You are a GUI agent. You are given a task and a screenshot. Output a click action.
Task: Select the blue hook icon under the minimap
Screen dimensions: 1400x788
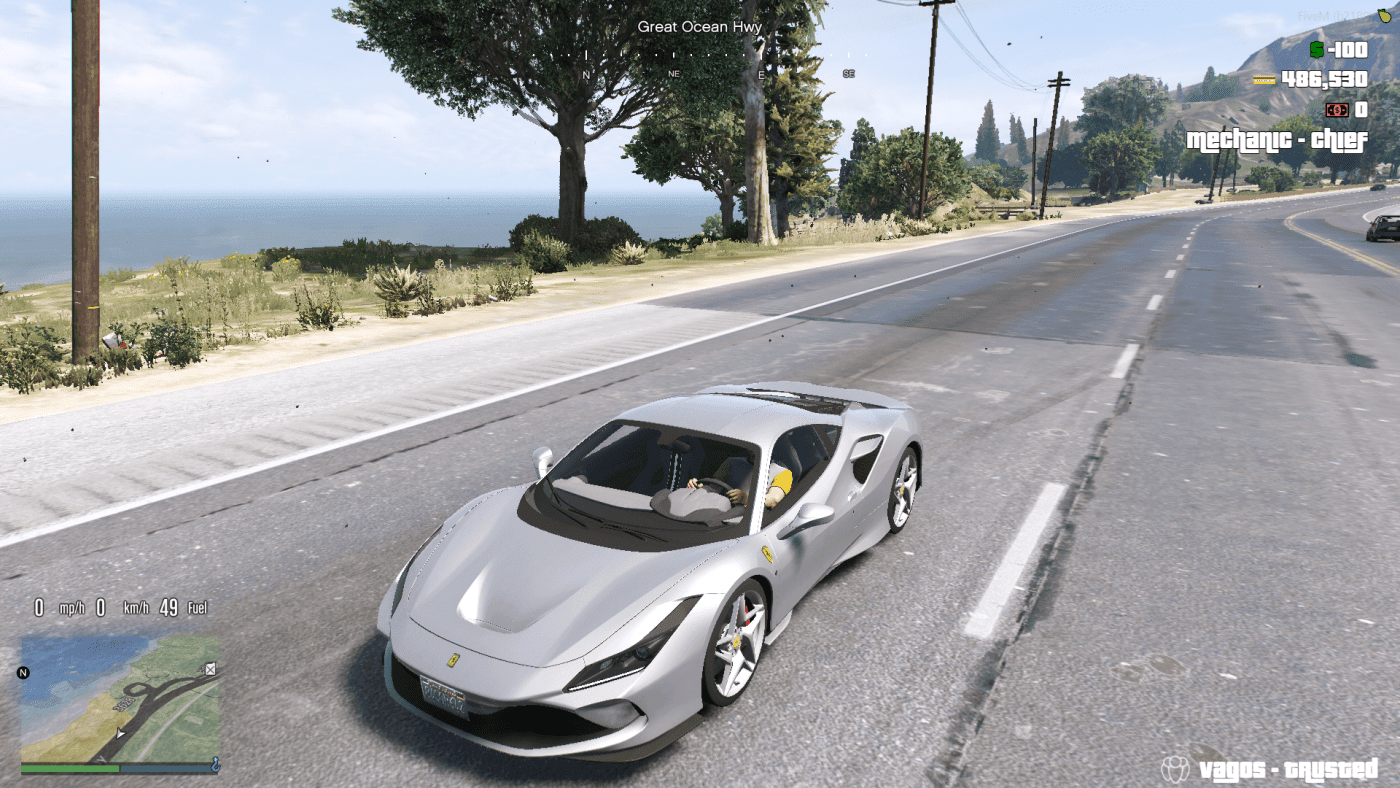[x=217, y=766]
